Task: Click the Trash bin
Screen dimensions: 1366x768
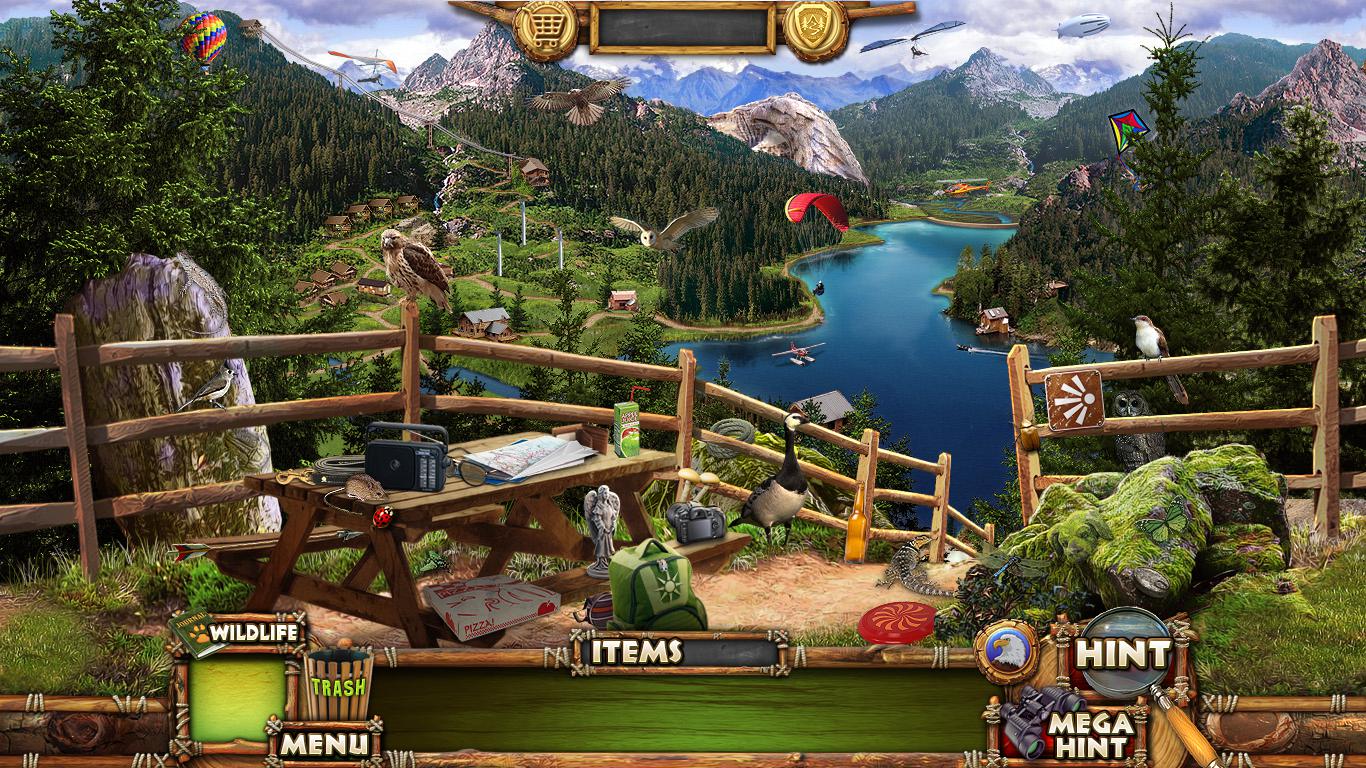Action: (338, 685)
